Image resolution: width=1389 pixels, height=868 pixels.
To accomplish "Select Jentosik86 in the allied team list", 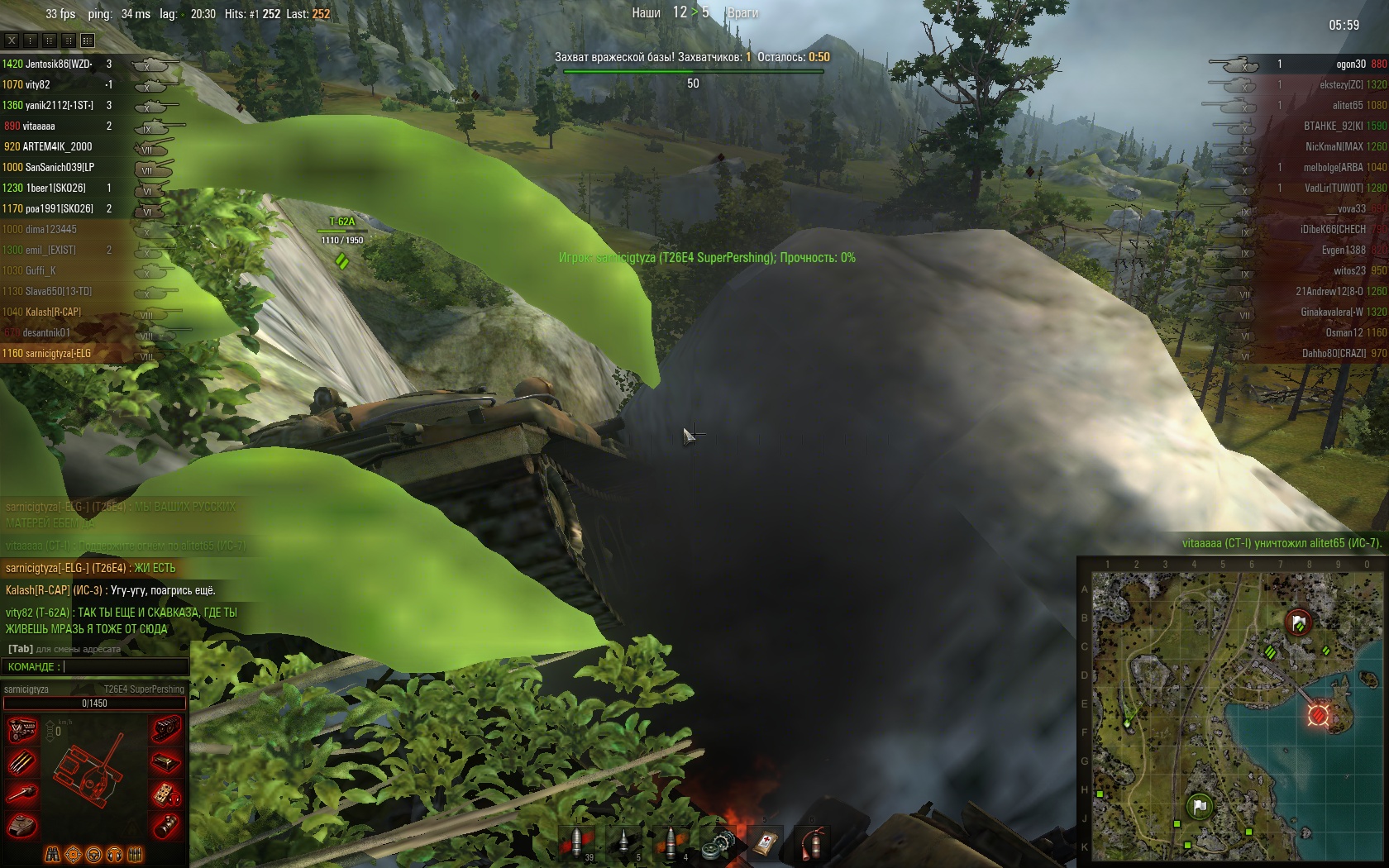I will pyautogui.click(x=58, y=64).
